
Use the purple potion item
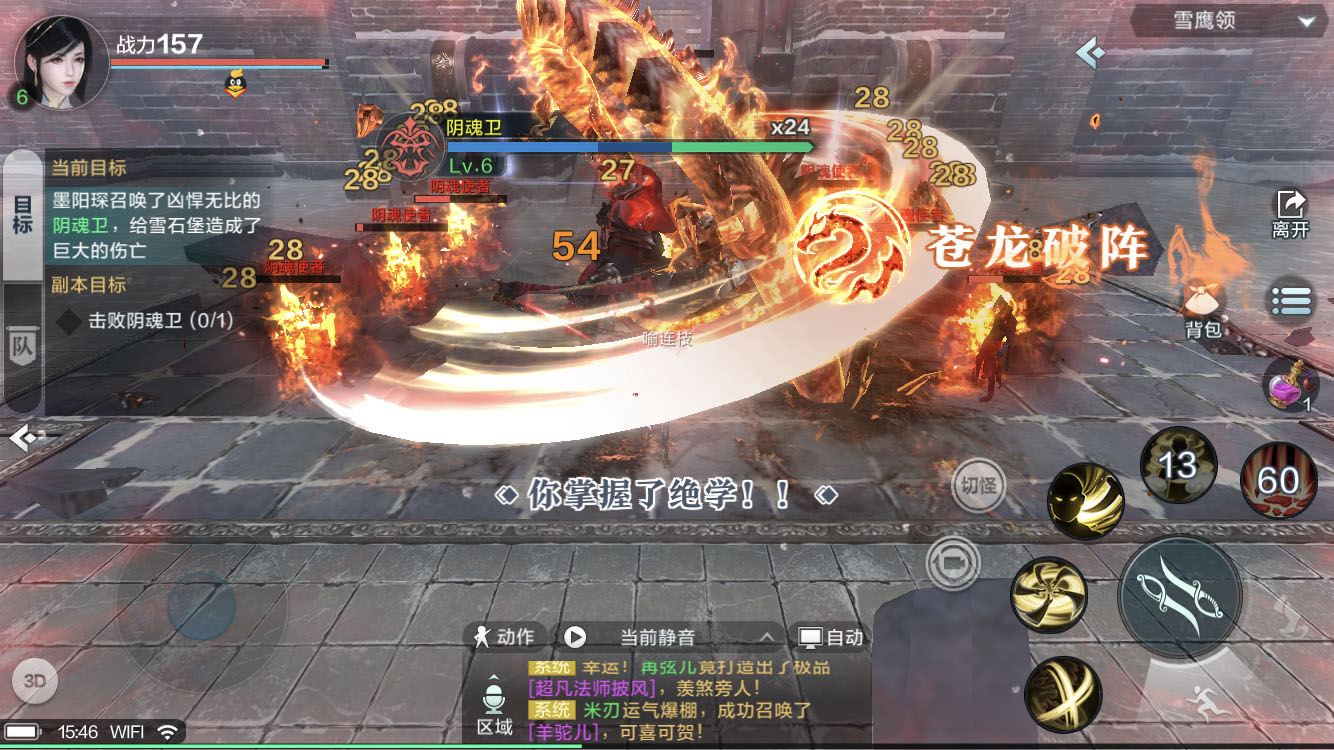[x=1290, y=385]
